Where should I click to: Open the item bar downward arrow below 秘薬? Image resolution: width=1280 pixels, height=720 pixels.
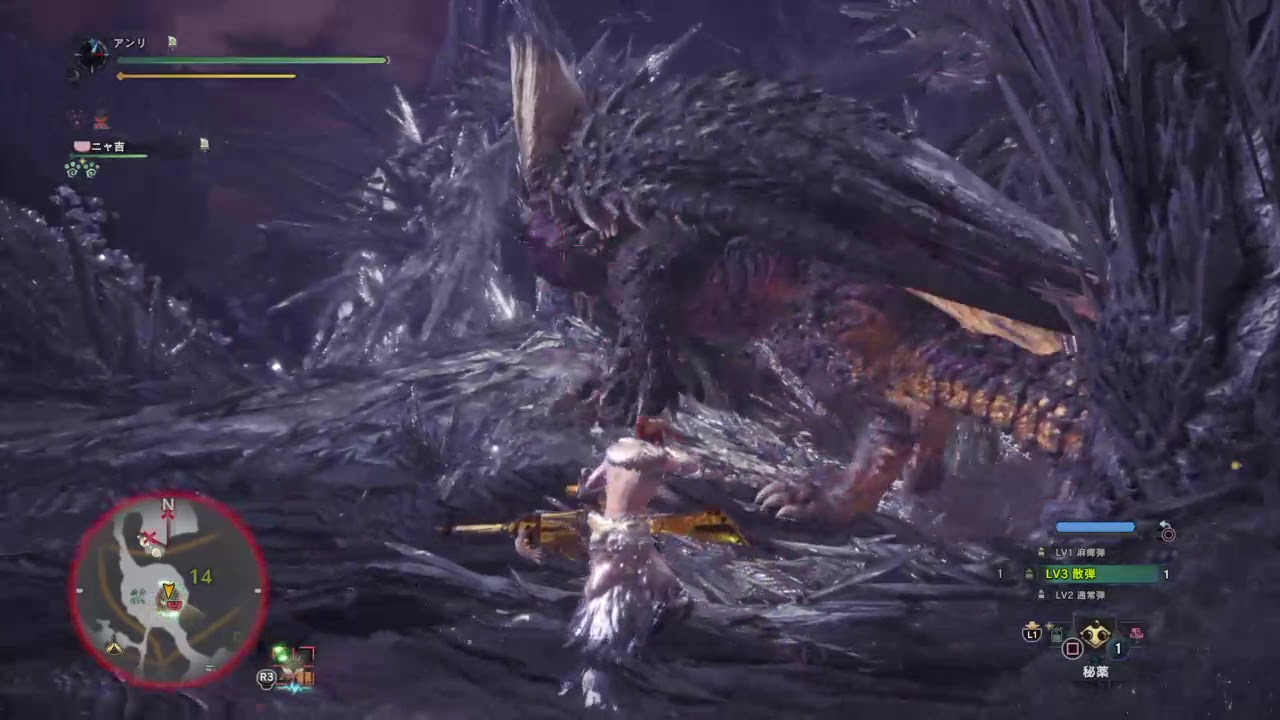[x=1096, y=659]
